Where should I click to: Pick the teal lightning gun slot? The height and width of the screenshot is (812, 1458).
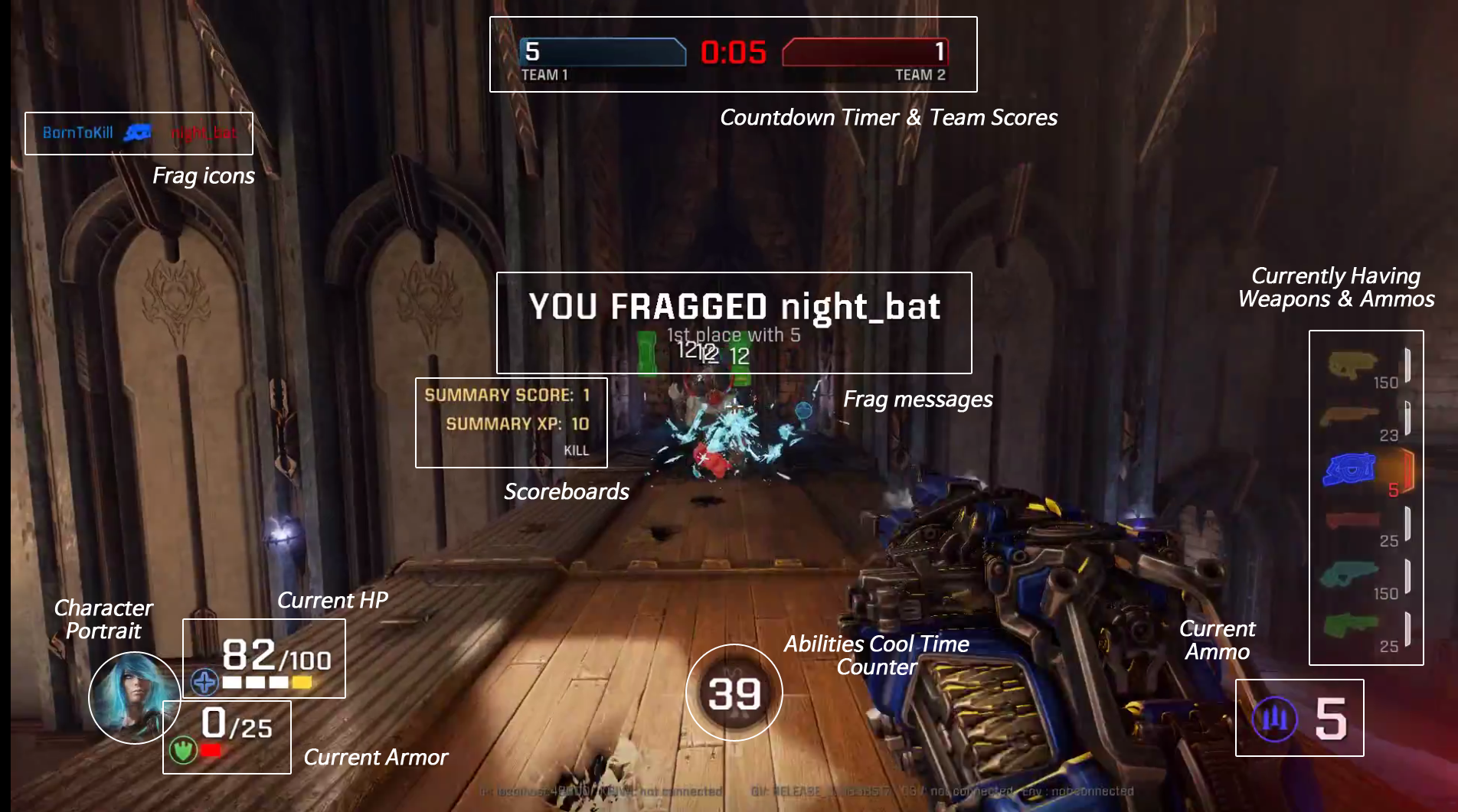click(x=1350, y=573)
